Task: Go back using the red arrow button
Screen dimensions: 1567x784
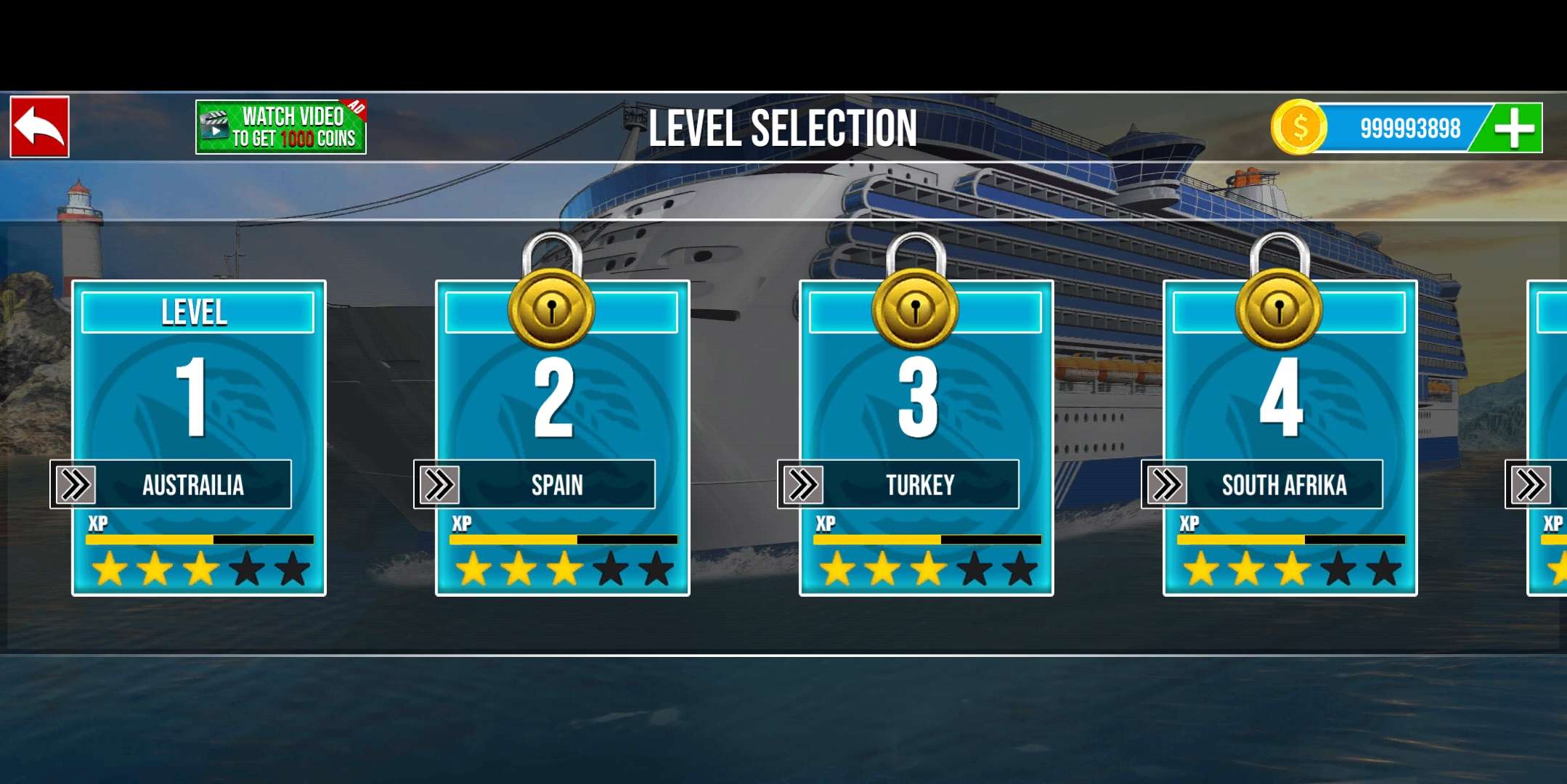Action: tap(40, 127)
